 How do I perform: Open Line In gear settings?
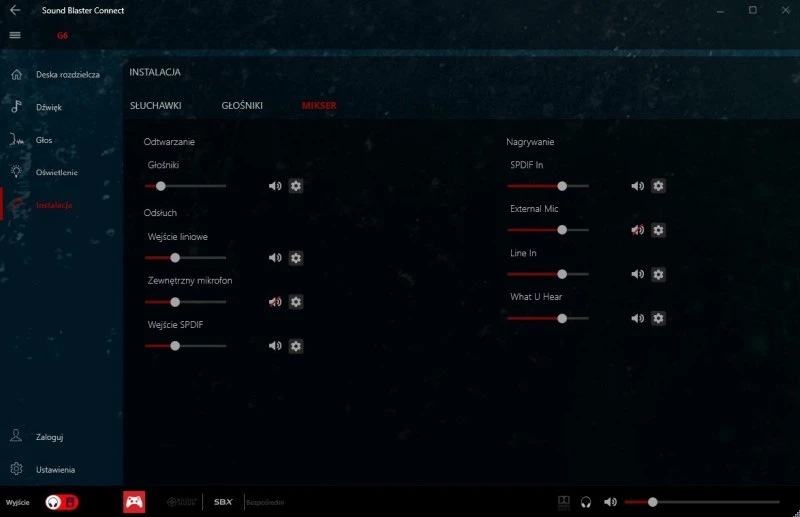(658, 274)
